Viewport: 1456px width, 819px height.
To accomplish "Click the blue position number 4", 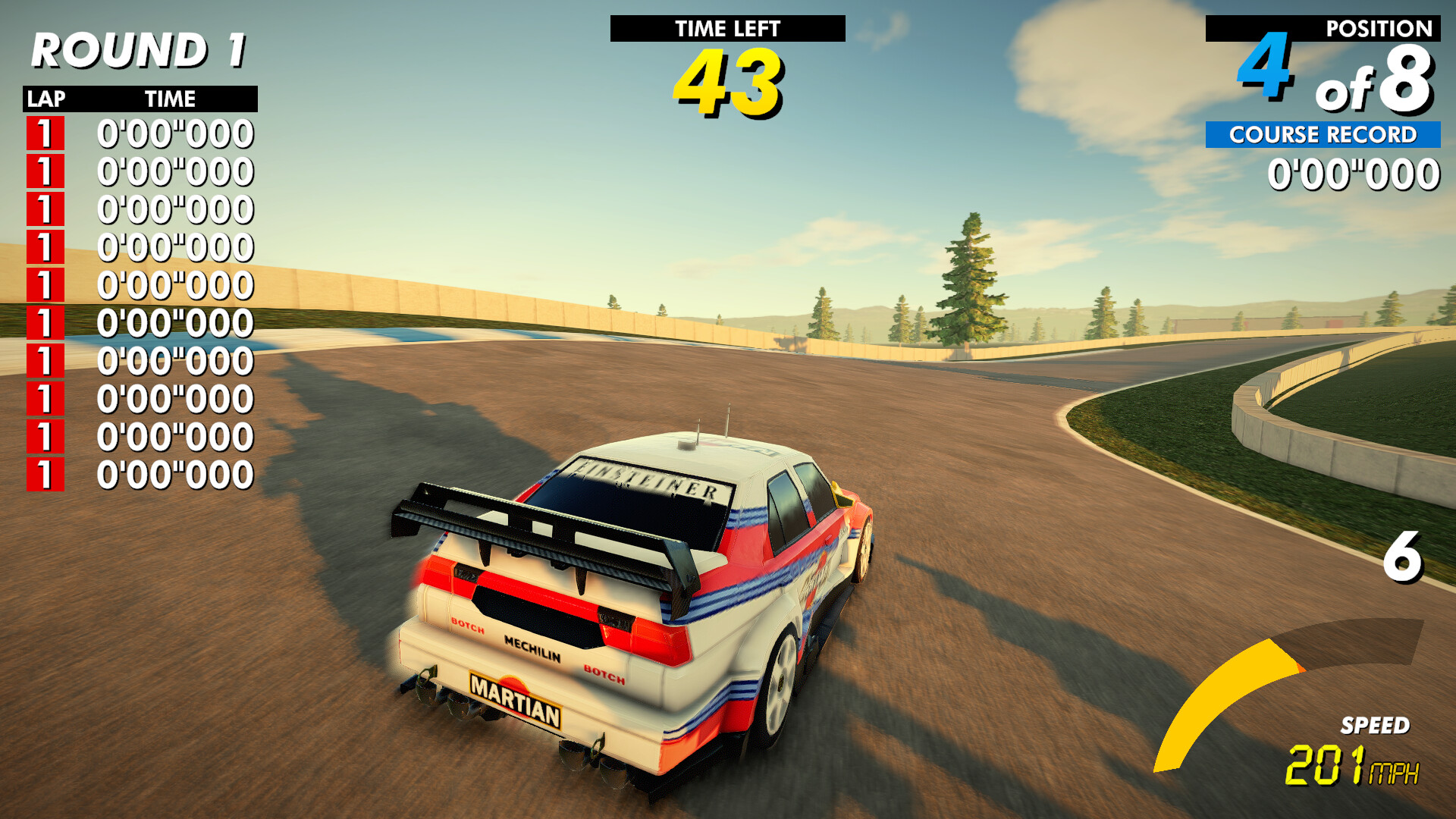I will 1263,68.
